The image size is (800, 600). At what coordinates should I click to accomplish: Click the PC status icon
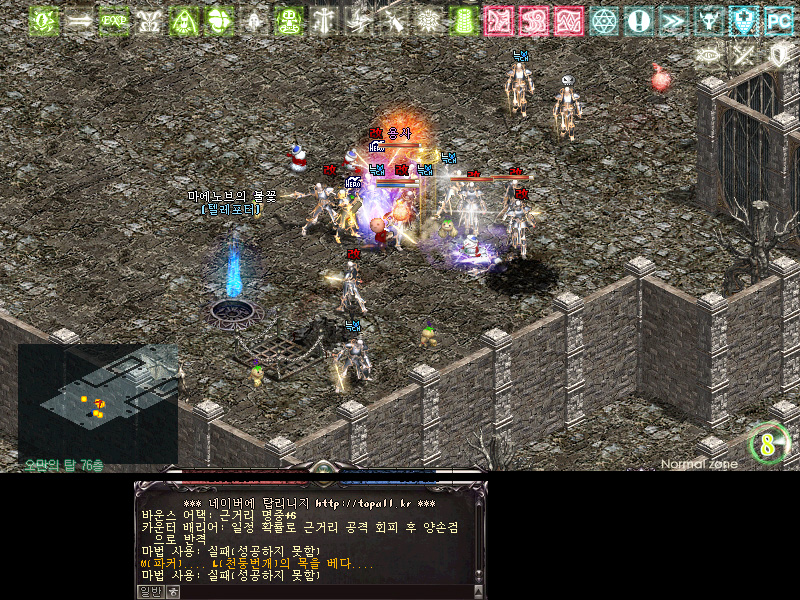[x=778, y=20]
